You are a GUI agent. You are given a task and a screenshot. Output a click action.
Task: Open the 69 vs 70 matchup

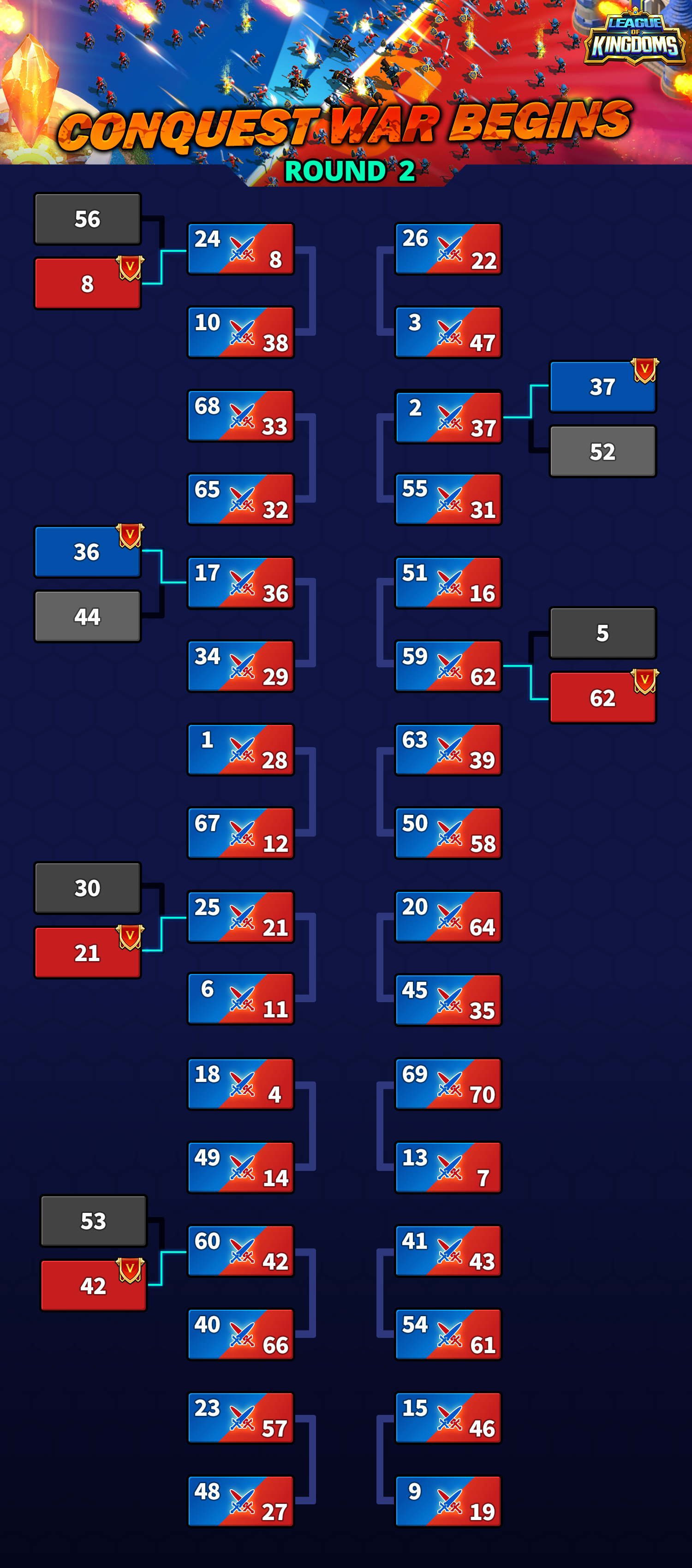(x=448, y=1084)
